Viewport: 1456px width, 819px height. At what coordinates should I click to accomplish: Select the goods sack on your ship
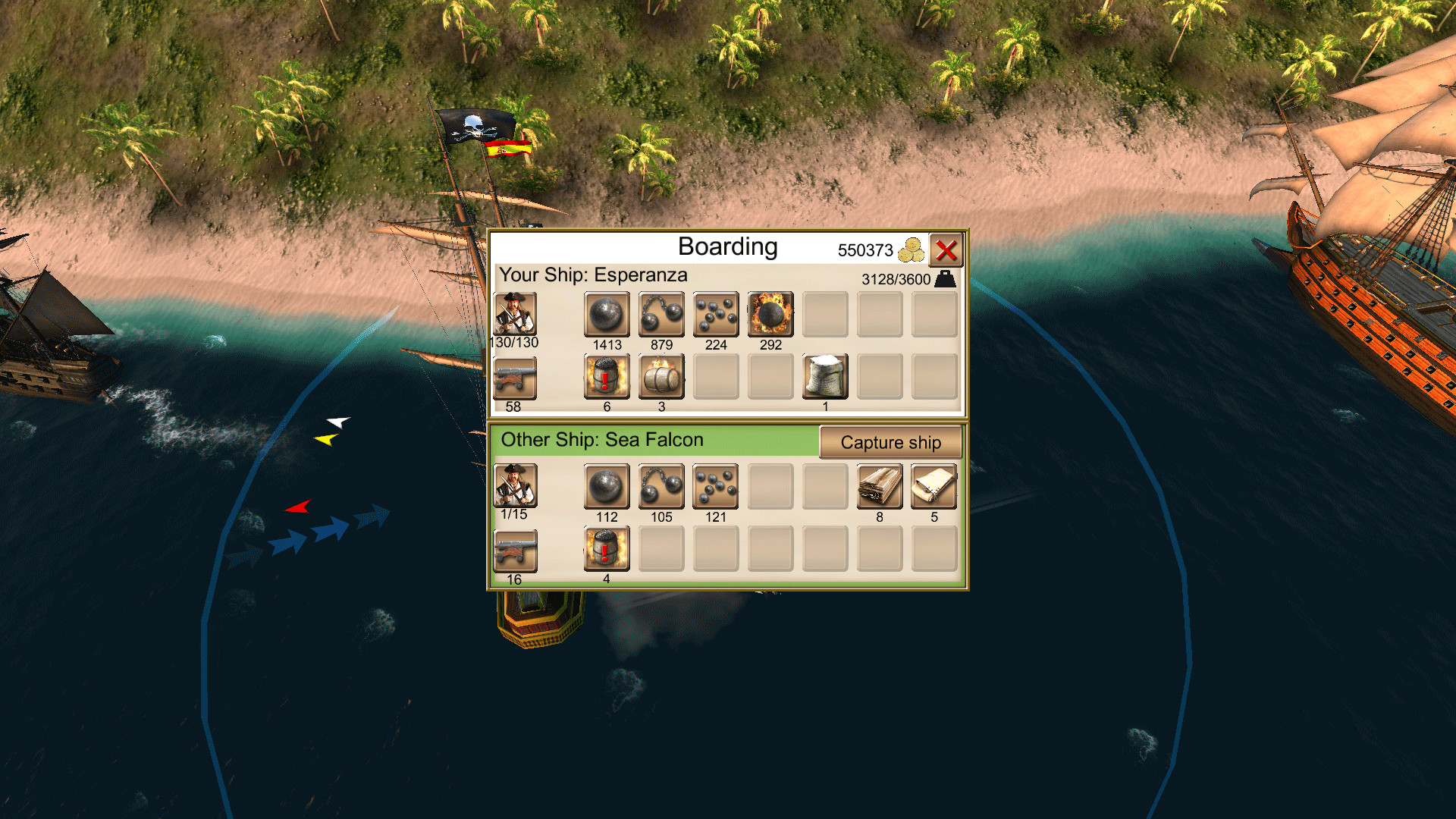(x=825, y=377)
